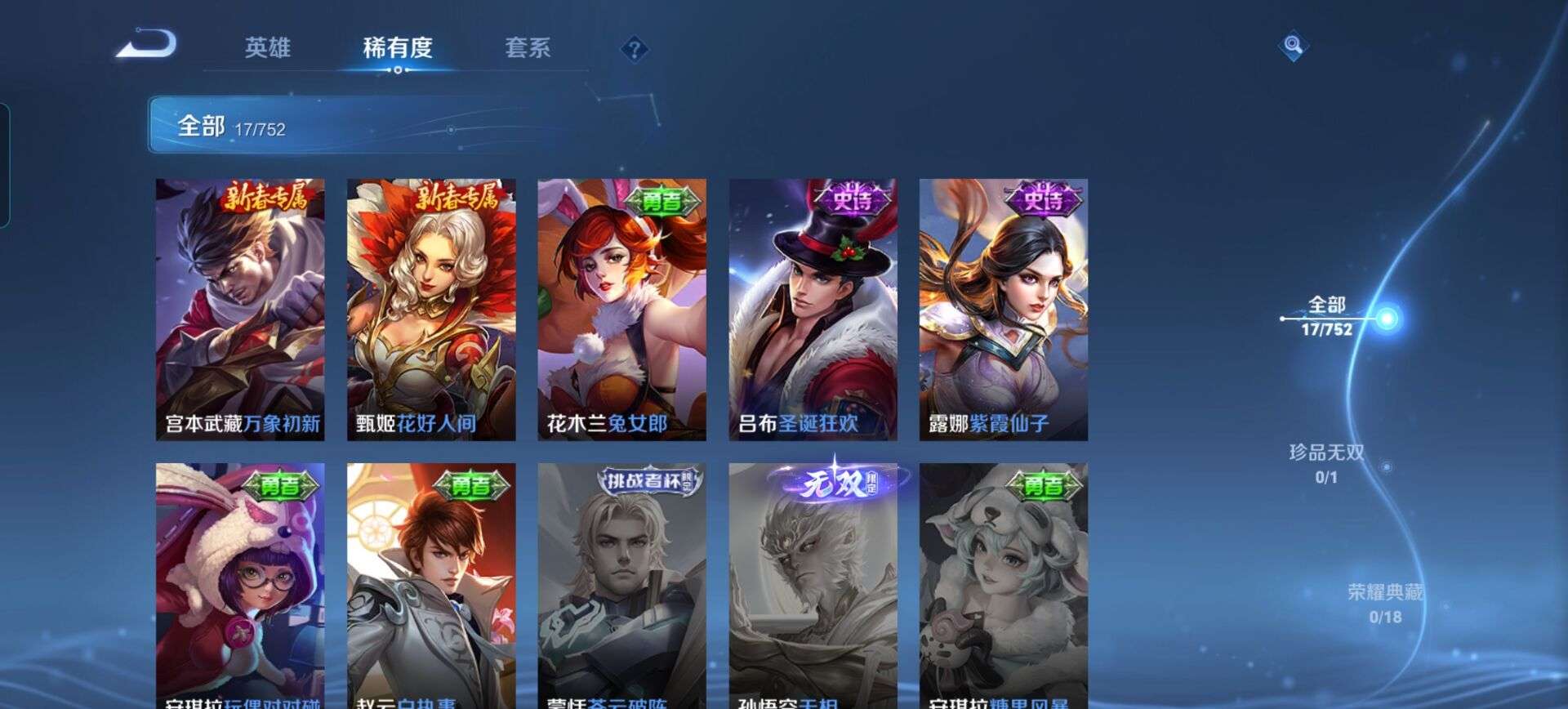
Task: Switch to the 套系 tab
Action: click(528, 49)
